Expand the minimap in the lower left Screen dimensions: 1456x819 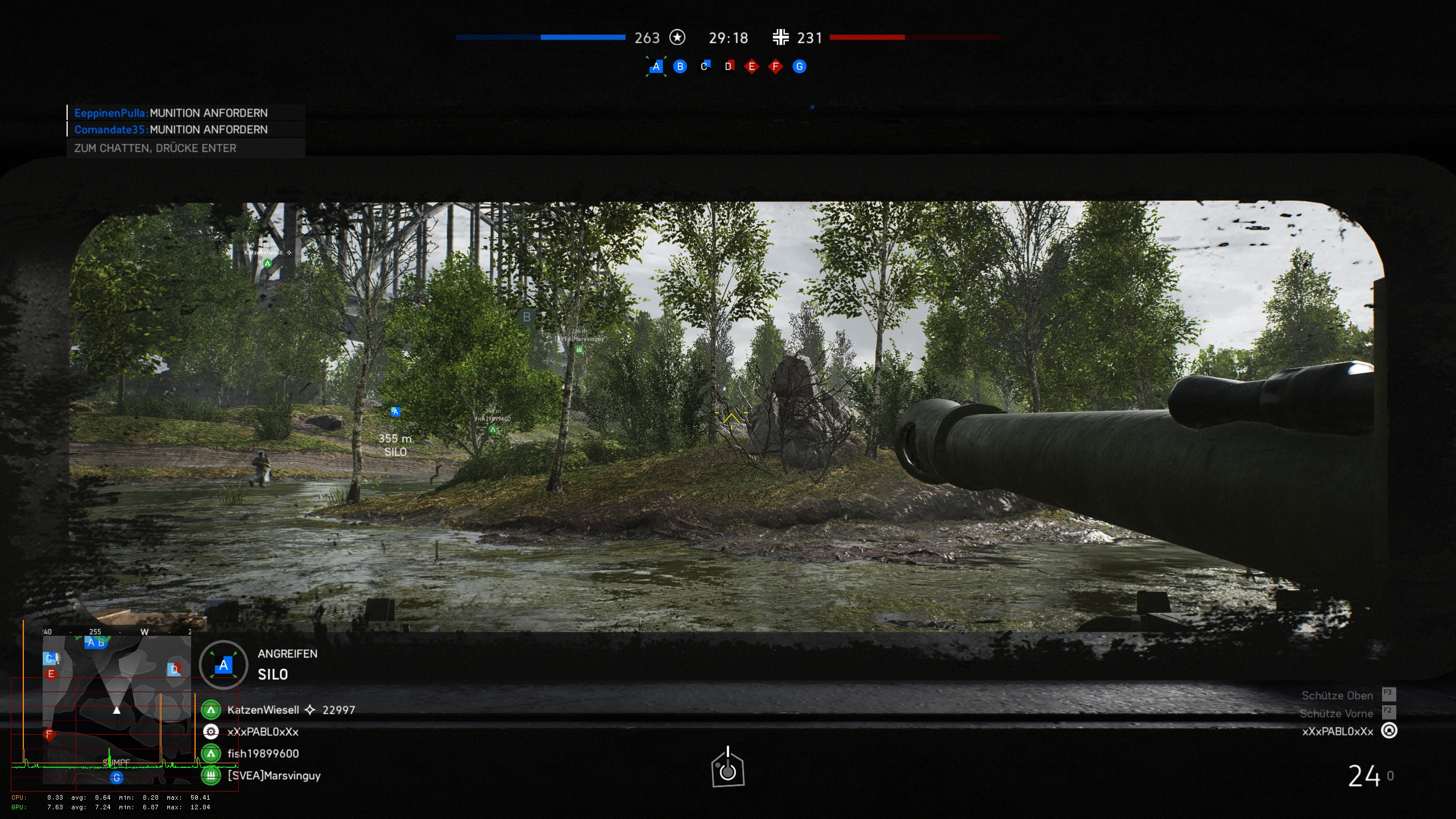(x=117, y=711)
